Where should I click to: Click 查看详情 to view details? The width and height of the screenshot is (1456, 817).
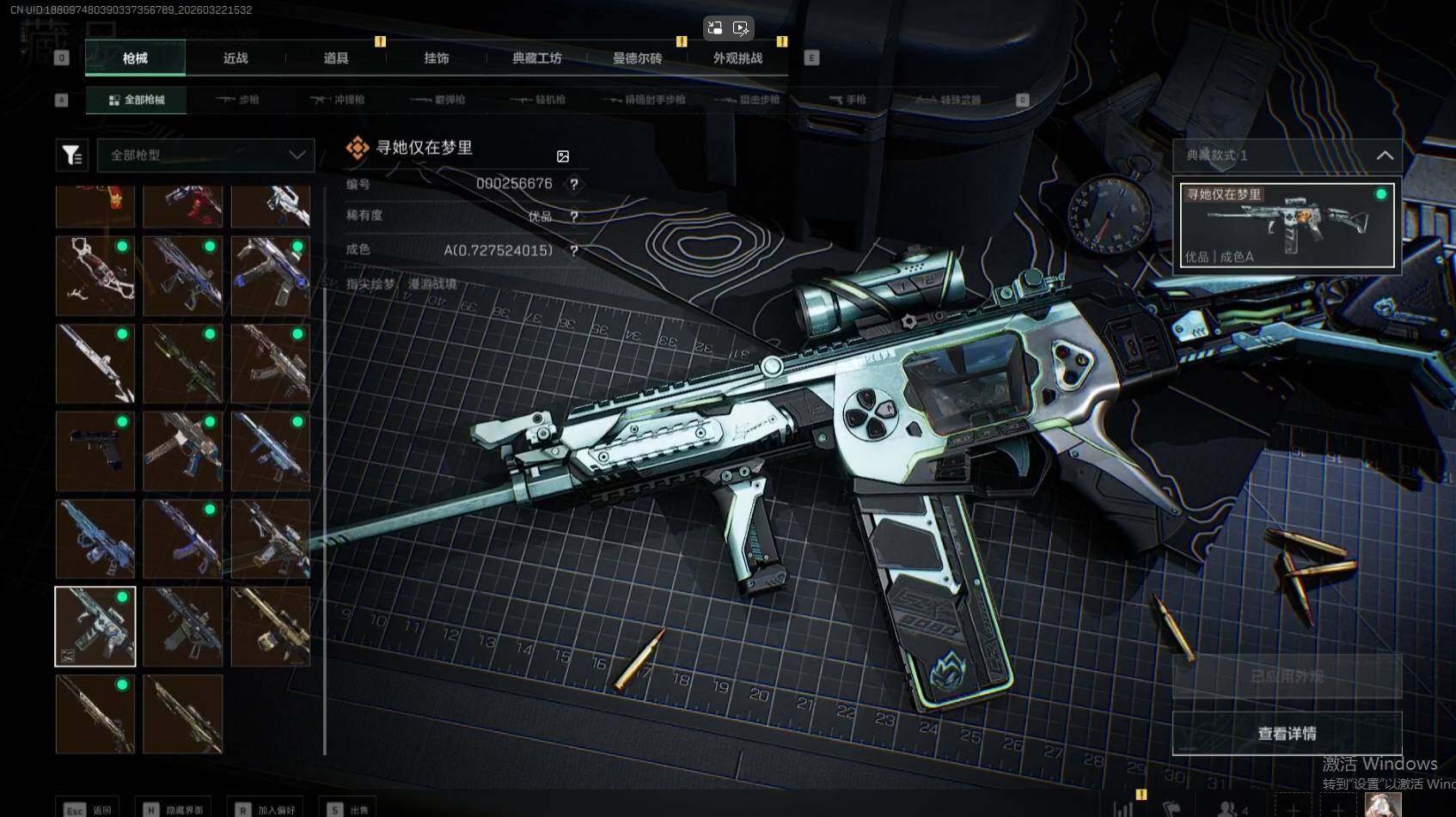(x=1287, y=734)
